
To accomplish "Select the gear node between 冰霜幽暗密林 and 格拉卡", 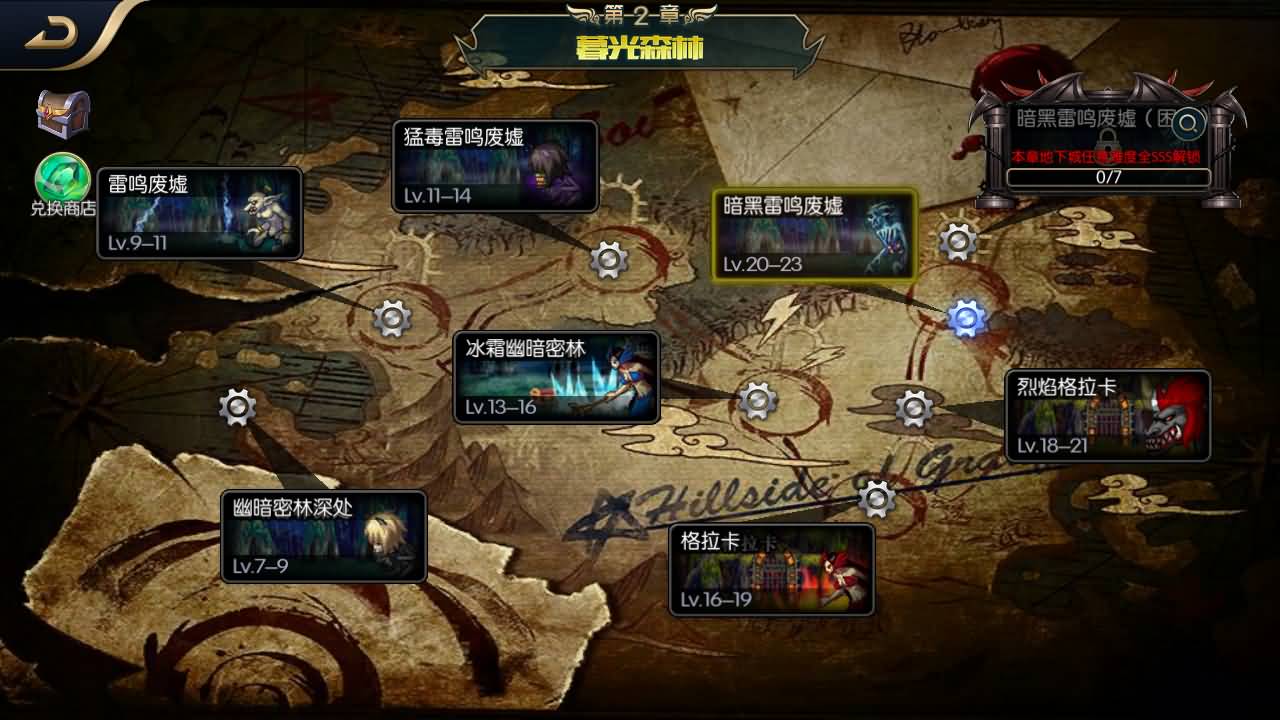I will [x=755, y=400].
